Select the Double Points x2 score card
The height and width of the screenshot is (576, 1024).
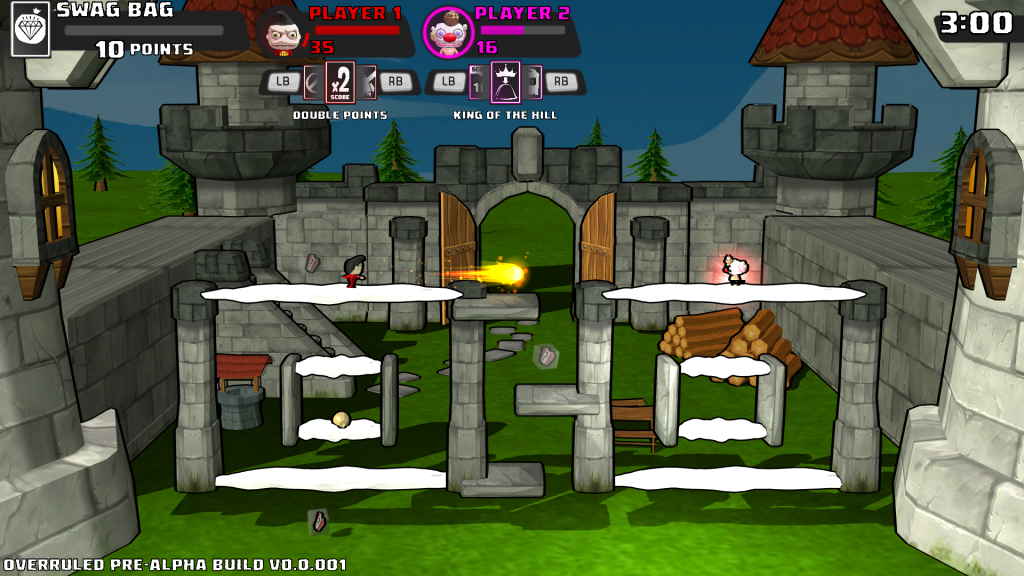click(340, 81)
